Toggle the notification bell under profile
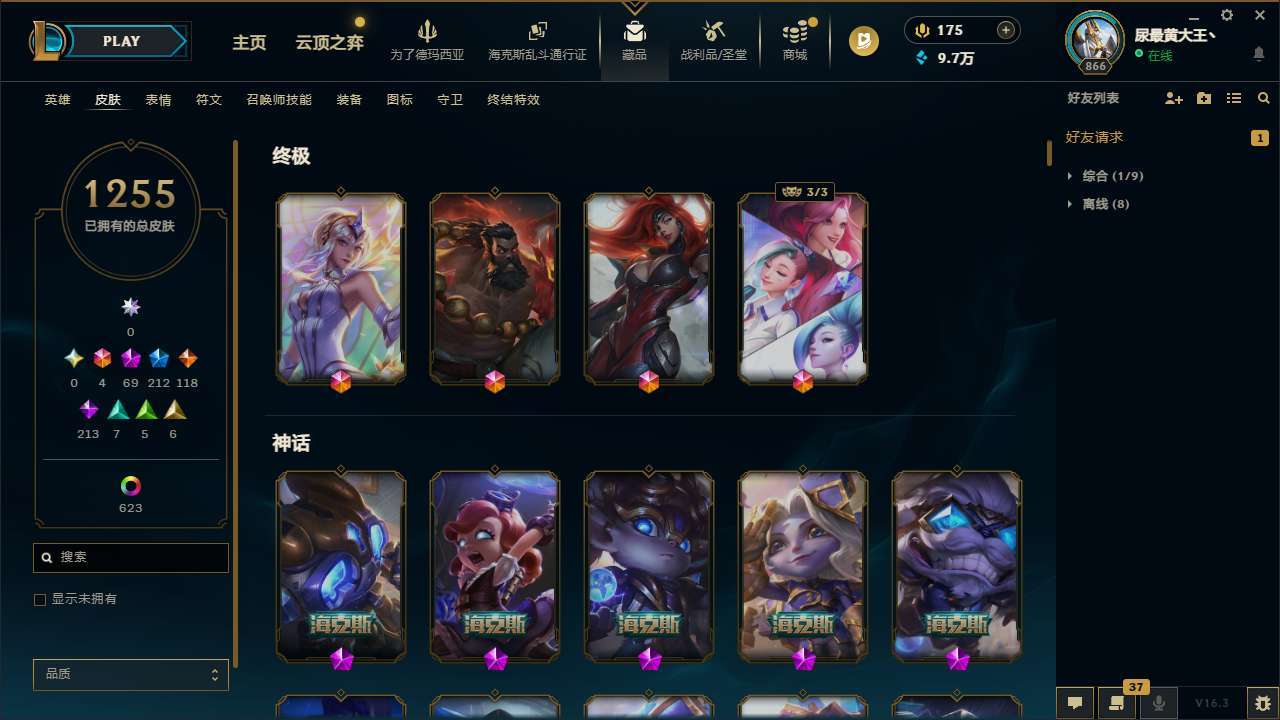Screen dimensions: 1280x720 point(1258,52)
